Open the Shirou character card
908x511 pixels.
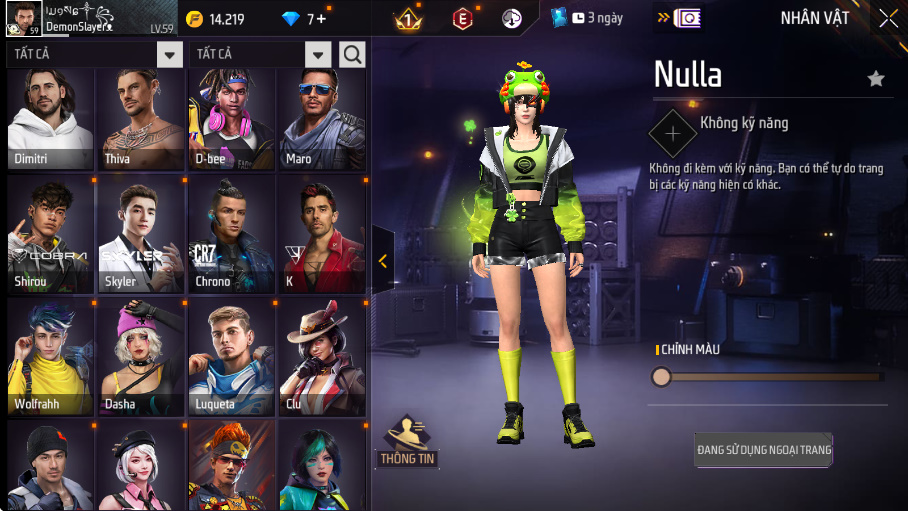pyautogui.click(x=51, y=235)
